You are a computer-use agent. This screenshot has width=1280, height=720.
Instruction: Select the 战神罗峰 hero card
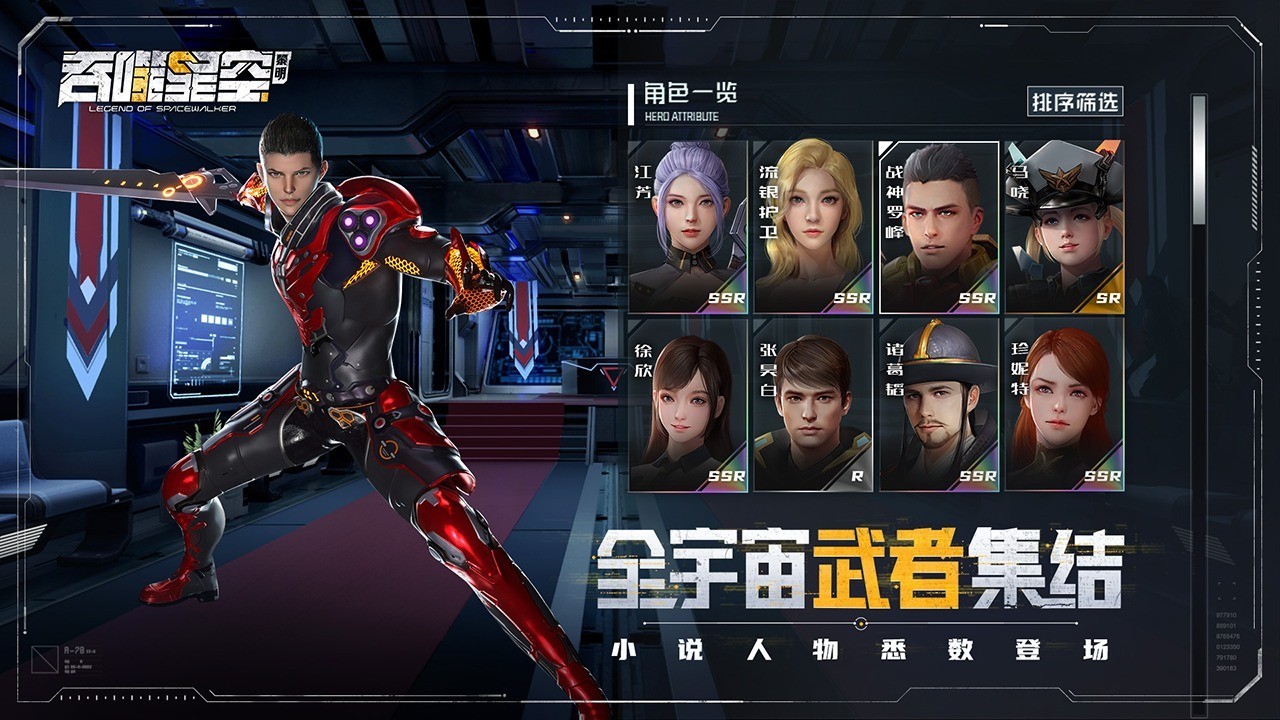point(939,227)
